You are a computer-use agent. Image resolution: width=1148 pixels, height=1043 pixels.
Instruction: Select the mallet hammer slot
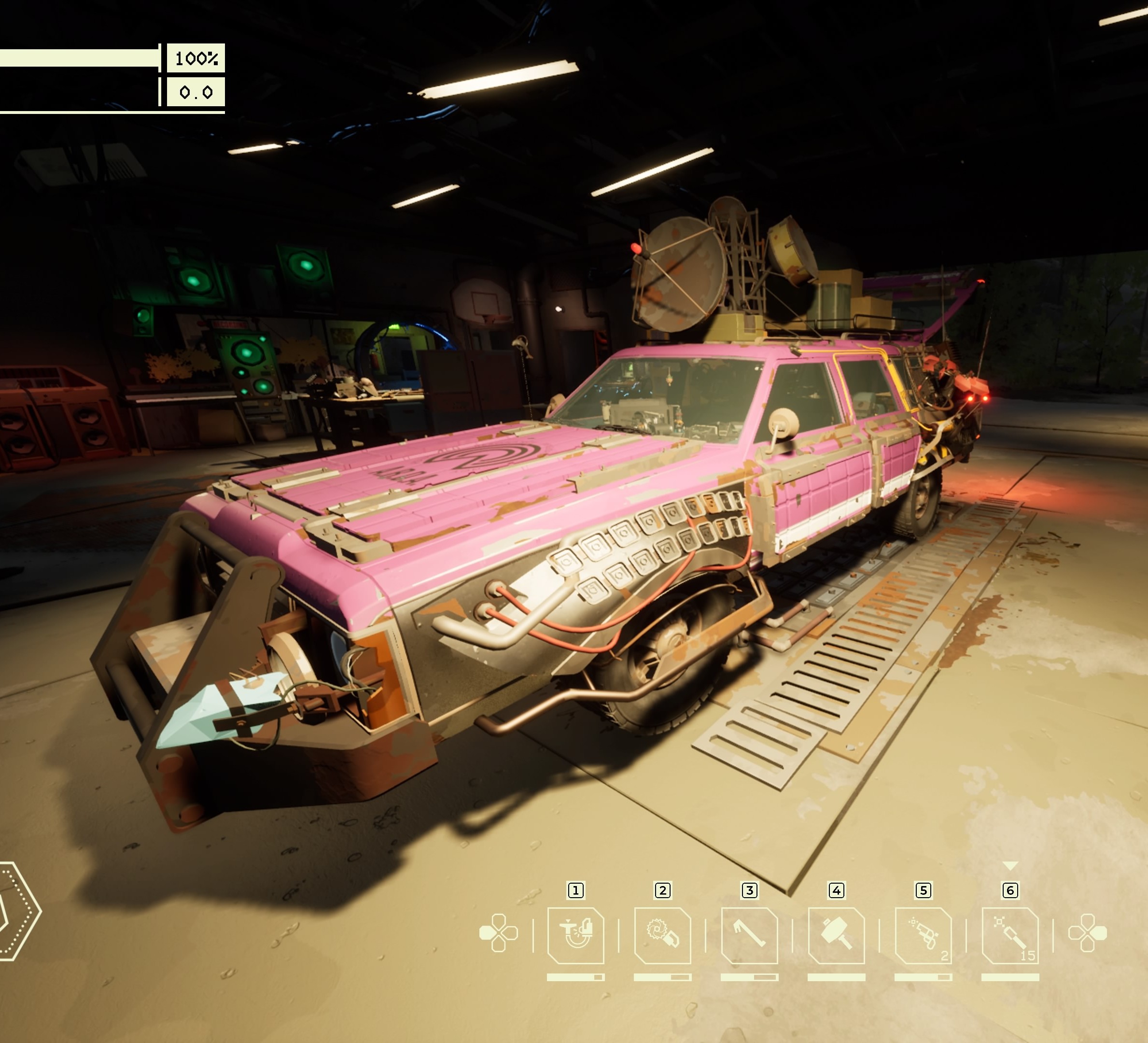coord(836,935)
